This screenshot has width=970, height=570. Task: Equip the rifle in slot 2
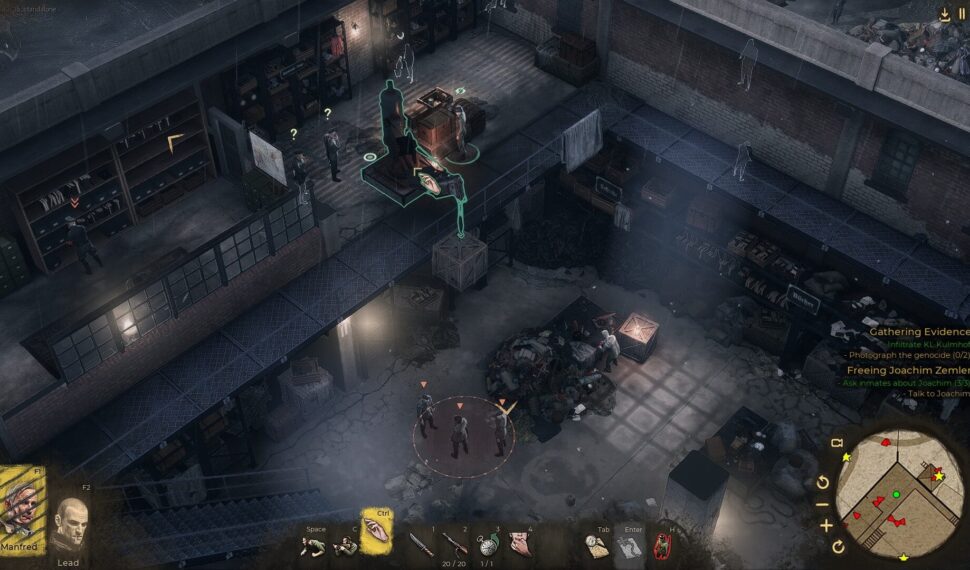[455, 545]
